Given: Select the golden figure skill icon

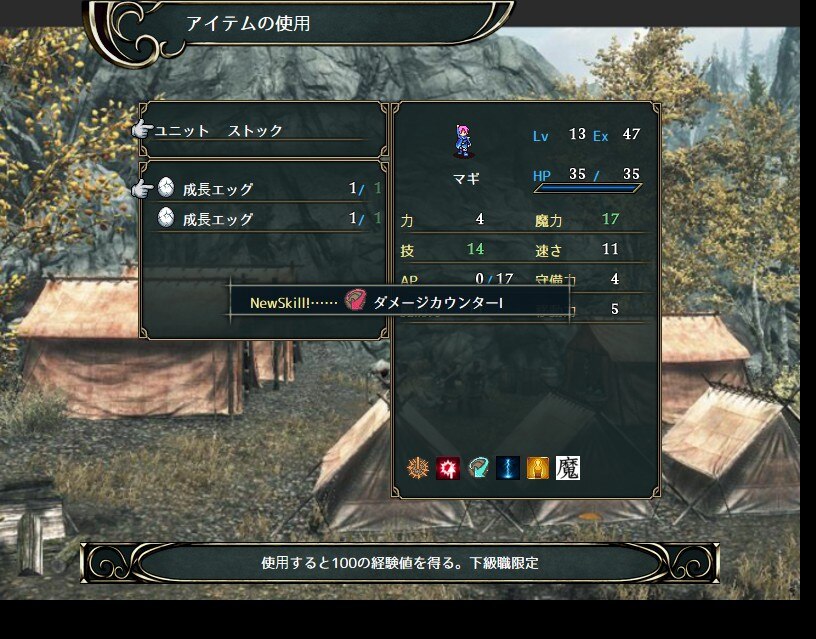Looking at the screenshot, I should [x=538, y=468].
